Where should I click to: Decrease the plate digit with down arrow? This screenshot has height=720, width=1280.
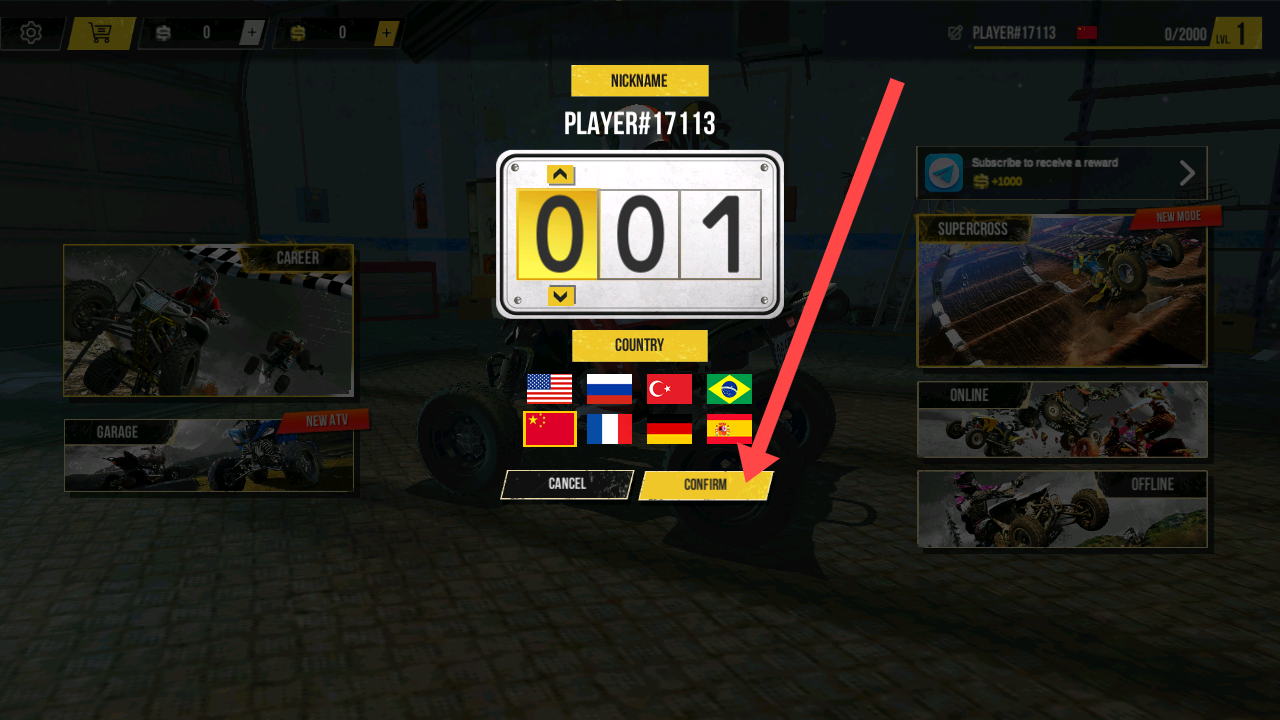[561, 295]
